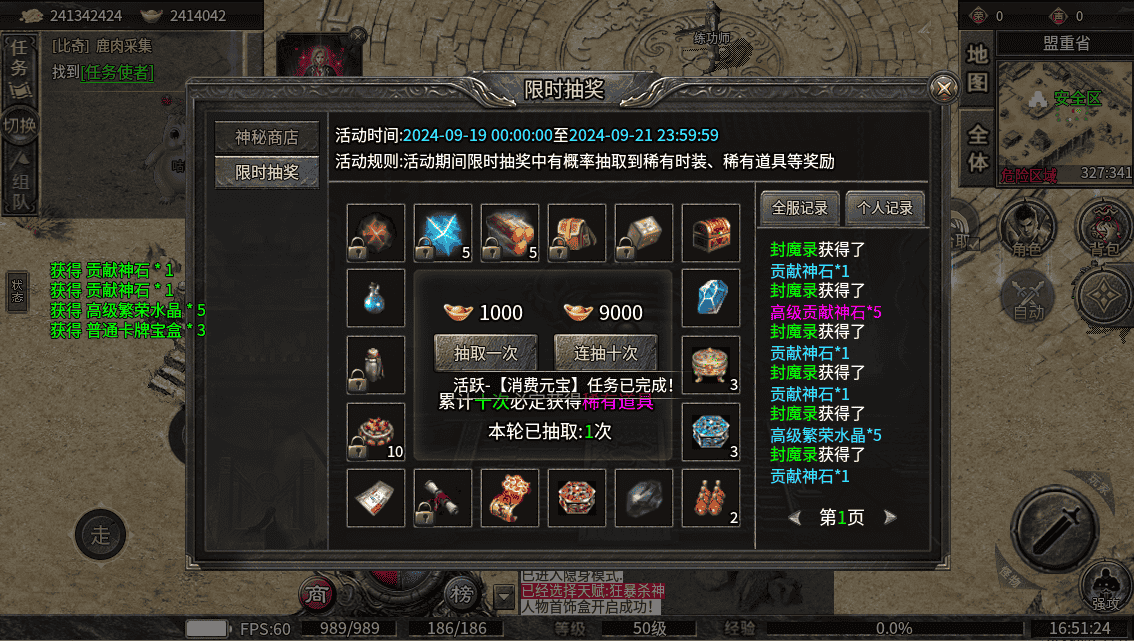Go to the previous records page

tap(795, 517)
